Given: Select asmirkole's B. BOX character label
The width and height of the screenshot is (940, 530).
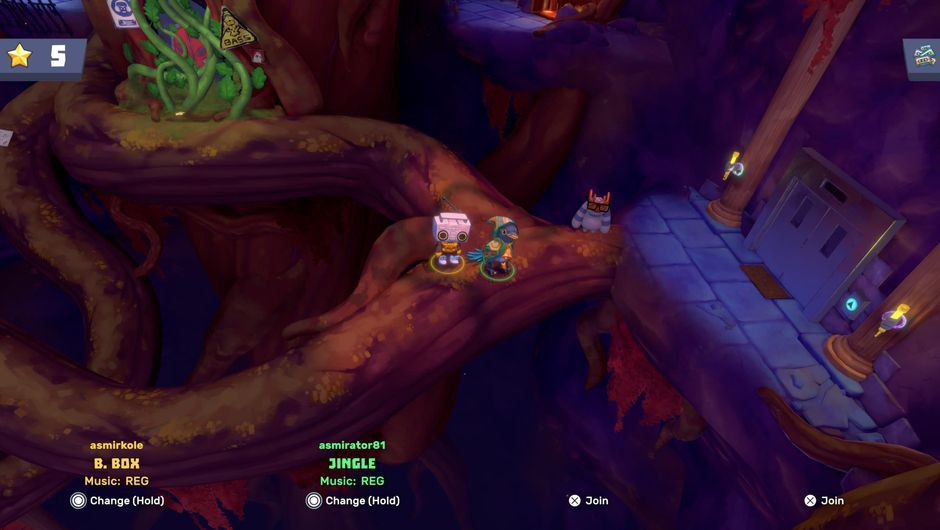Looking at the screenshot, I should (116, 463).
